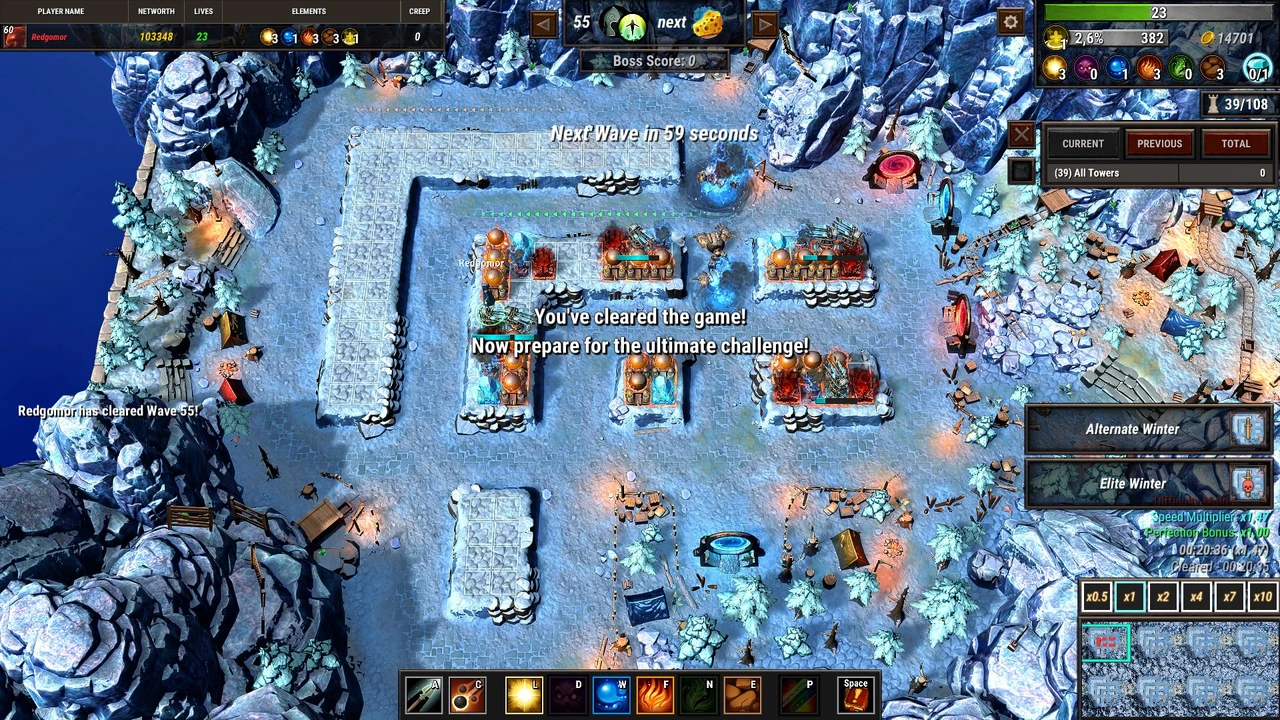Switch to the Previous tab

click(x=1159, y=143)
